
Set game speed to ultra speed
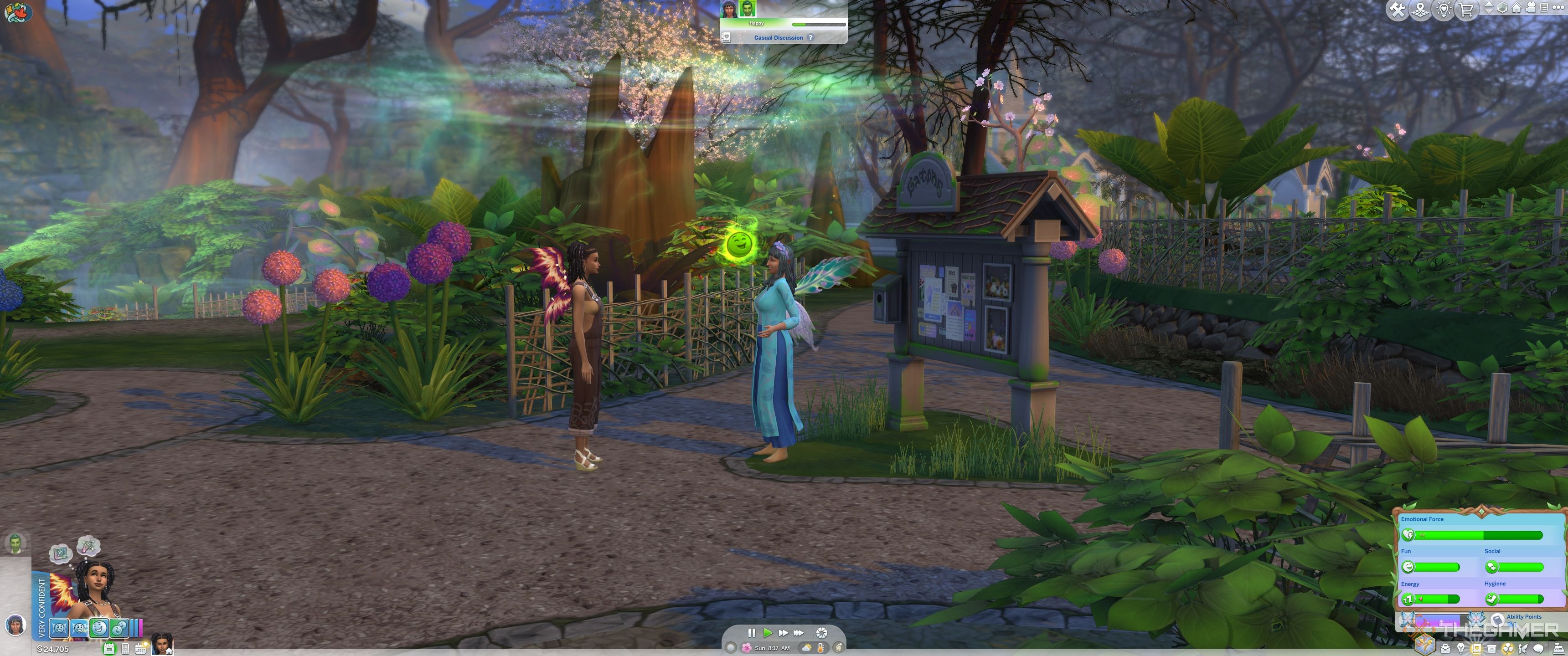tap(798, 633)
